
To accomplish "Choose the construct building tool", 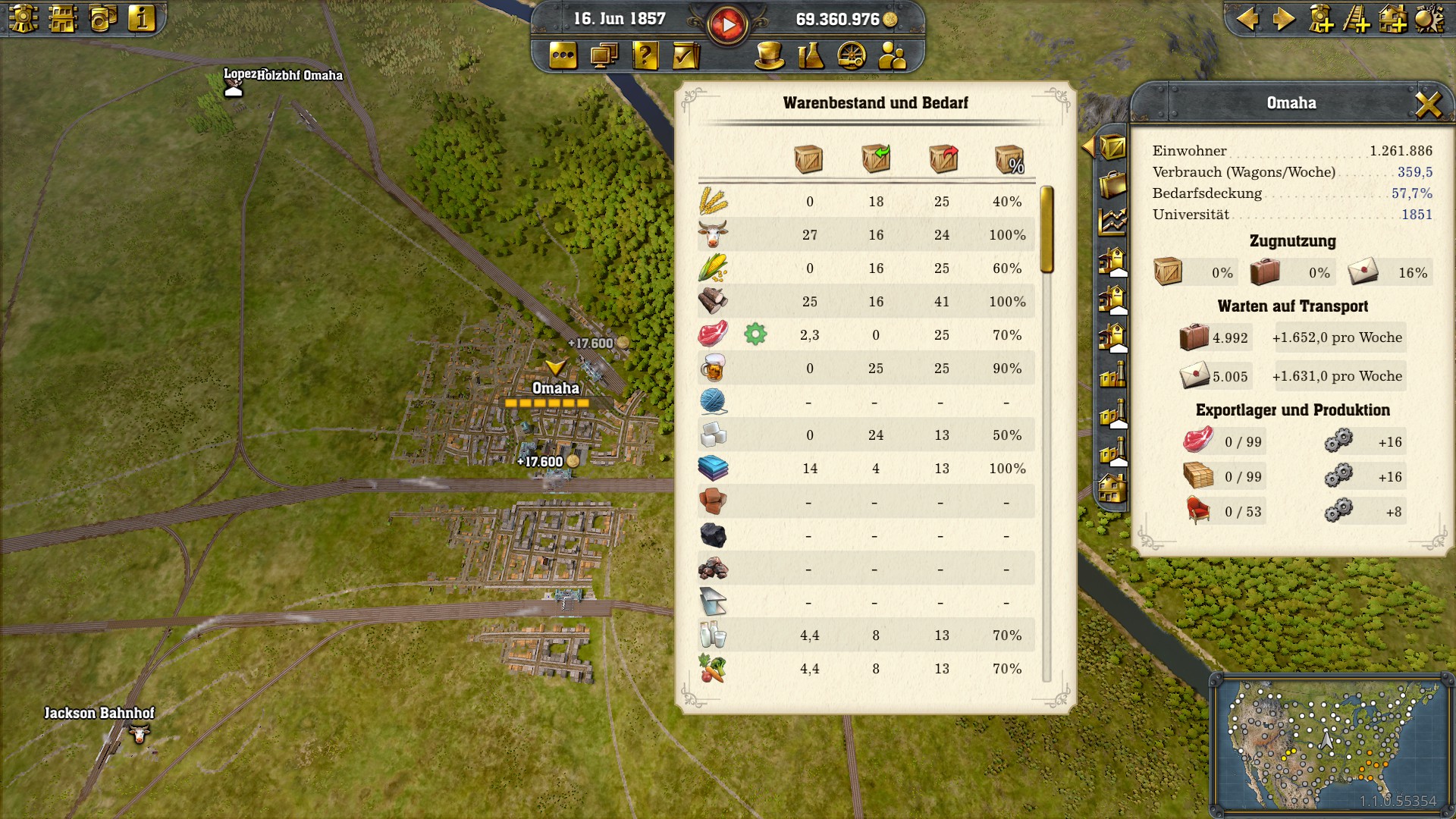I will [1392, 18].
